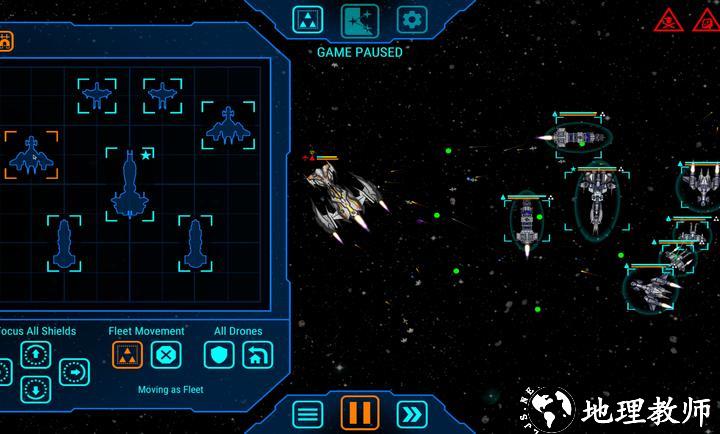Select the fleet formation triangle icon at top
Screen dimensions: 720x434
pos(308,19)
